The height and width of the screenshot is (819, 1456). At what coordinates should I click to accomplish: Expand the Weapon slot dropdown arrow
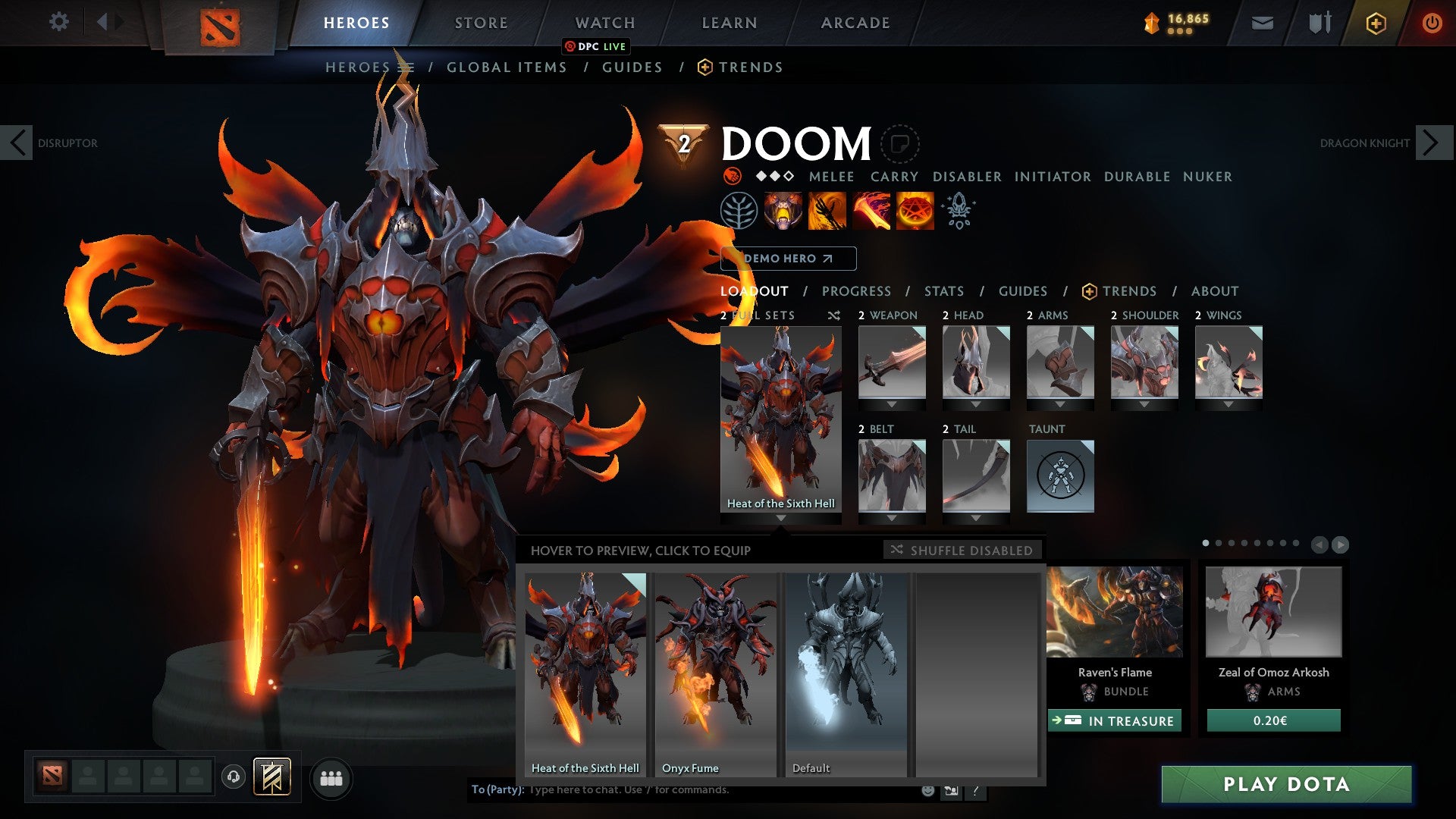pos(892,403)
